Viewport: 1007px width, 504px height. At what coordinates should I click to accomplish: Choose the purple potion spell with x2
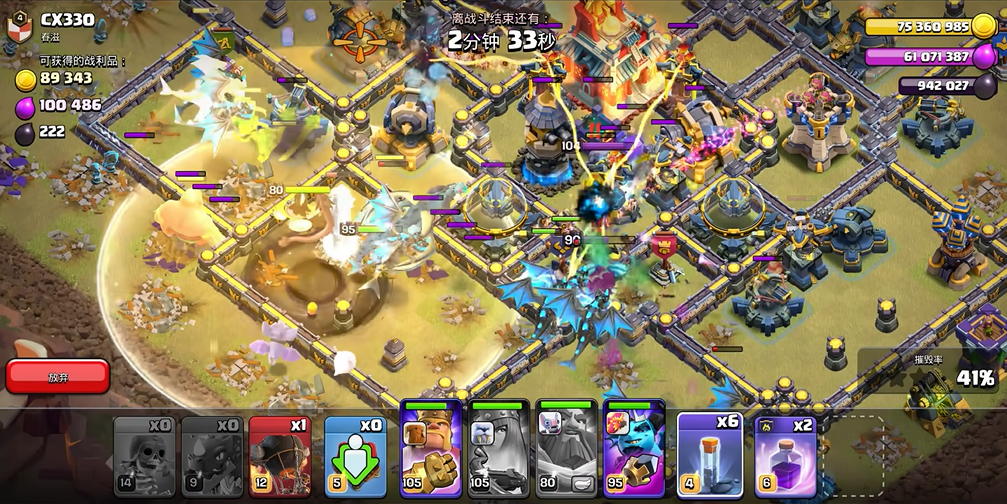pyautogui.click(x=786, y=456)
